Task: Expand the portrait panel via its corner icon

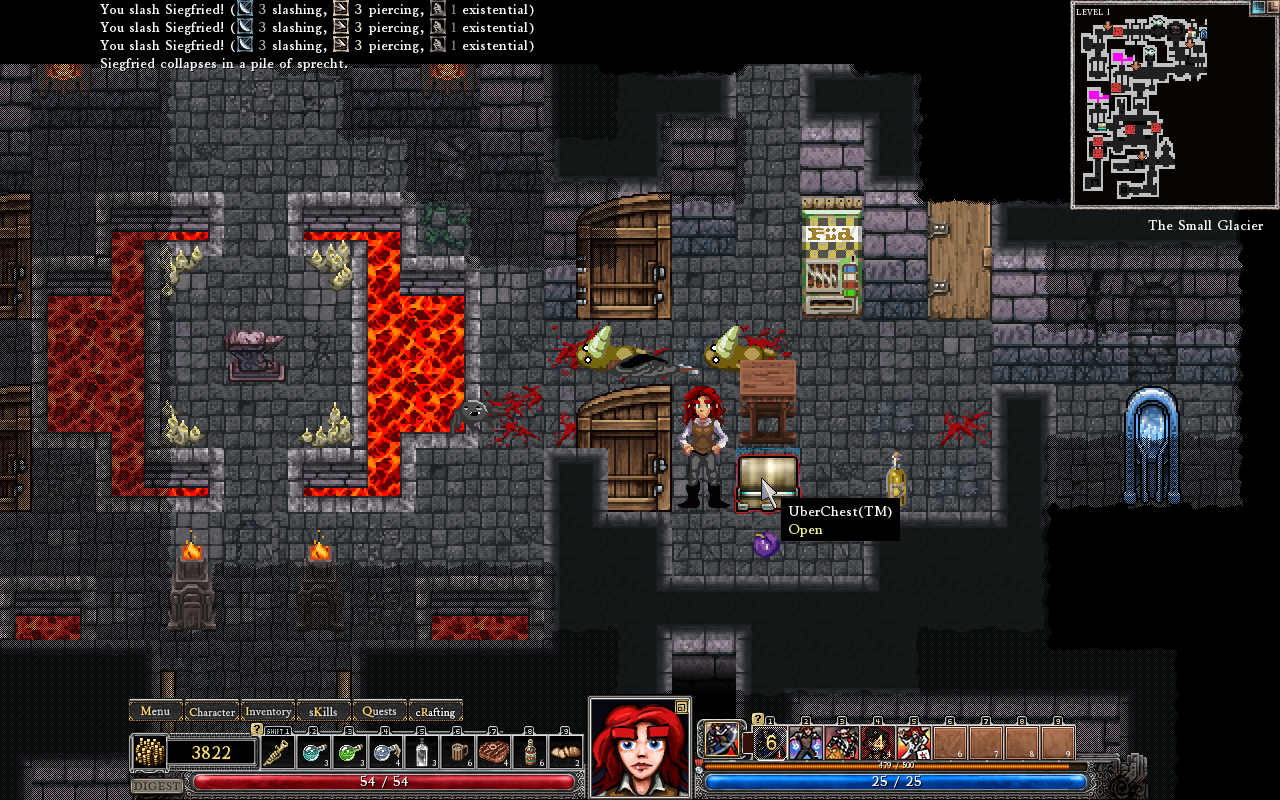Action: (x=680, y=706)
